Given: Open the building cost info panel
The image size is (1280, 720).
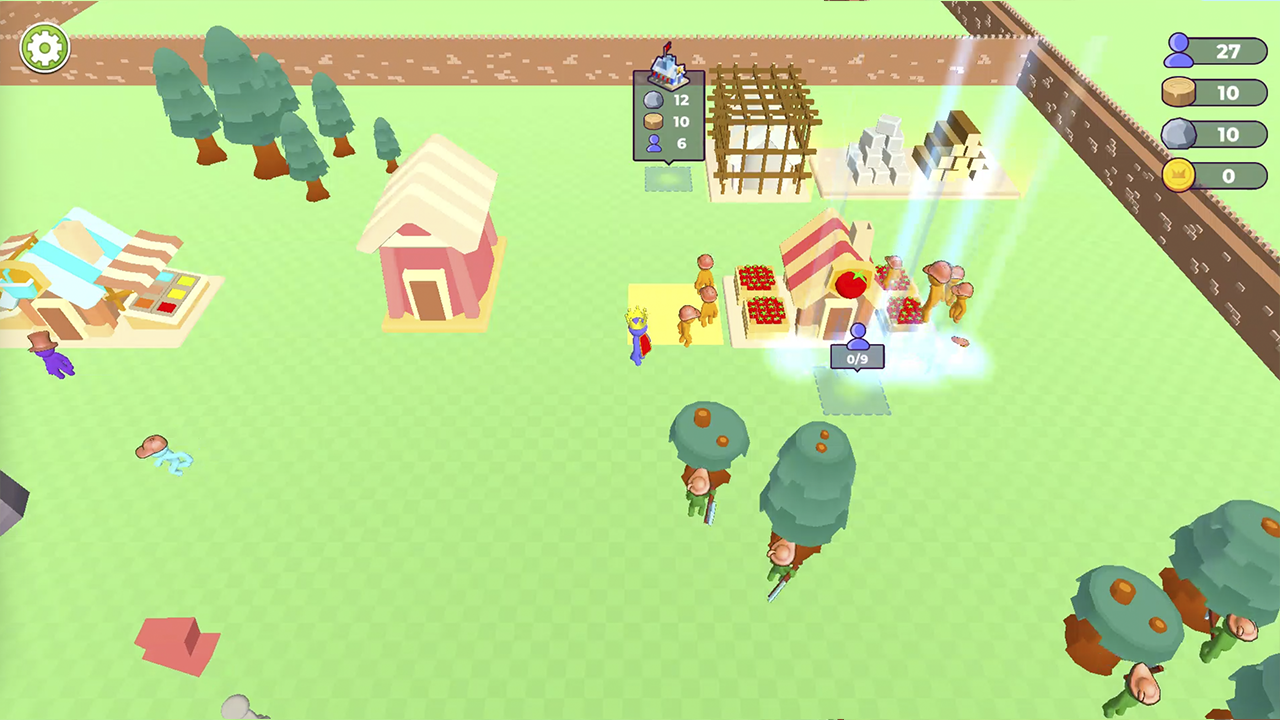Looking at the screenshot, I should (x=667, y=120).
